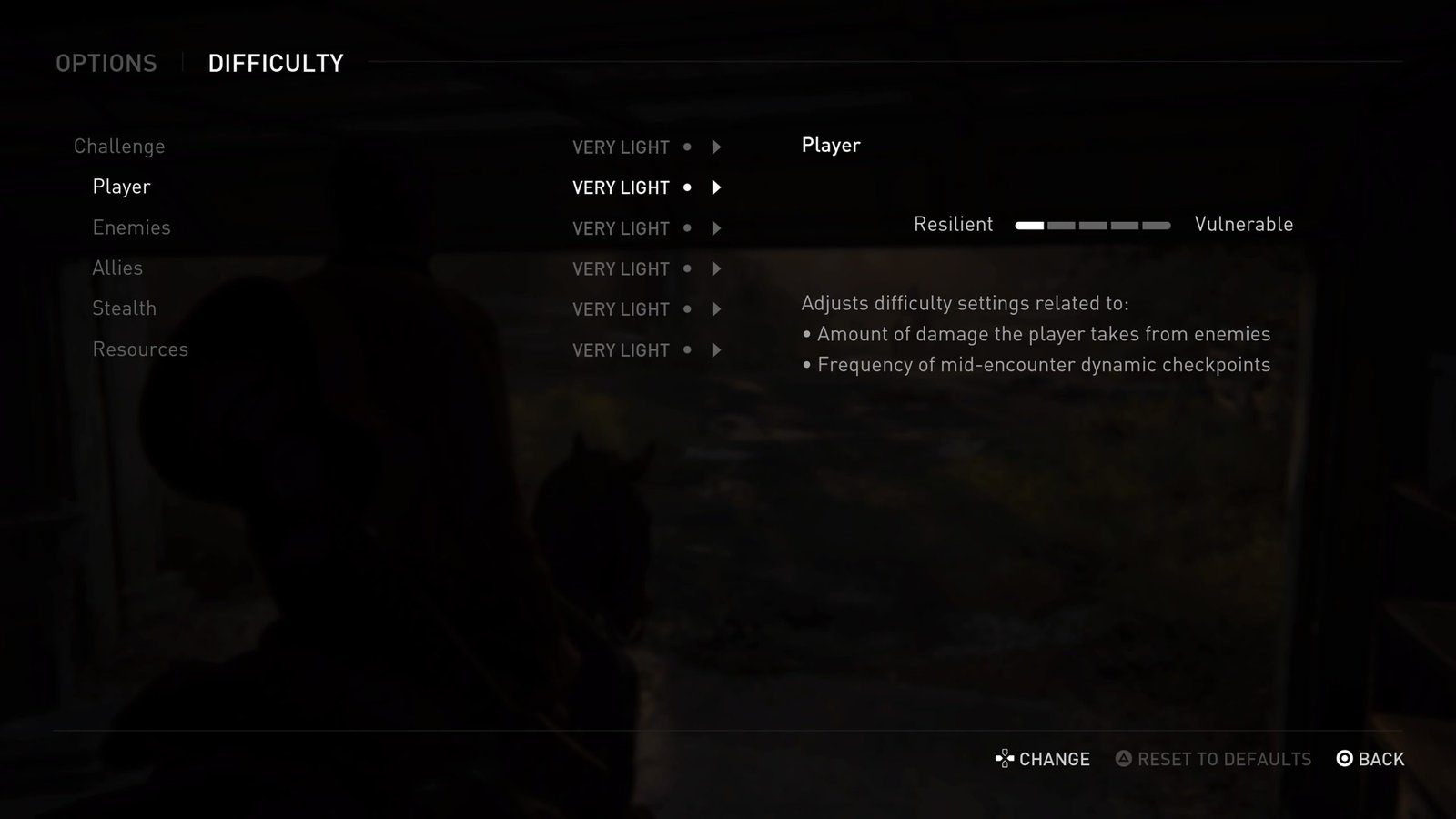The height and width of the screenshot is (819, 1456).
Task: Choose the Player difficulty setting
Action: pyautogui.click(x=121, y=187)
